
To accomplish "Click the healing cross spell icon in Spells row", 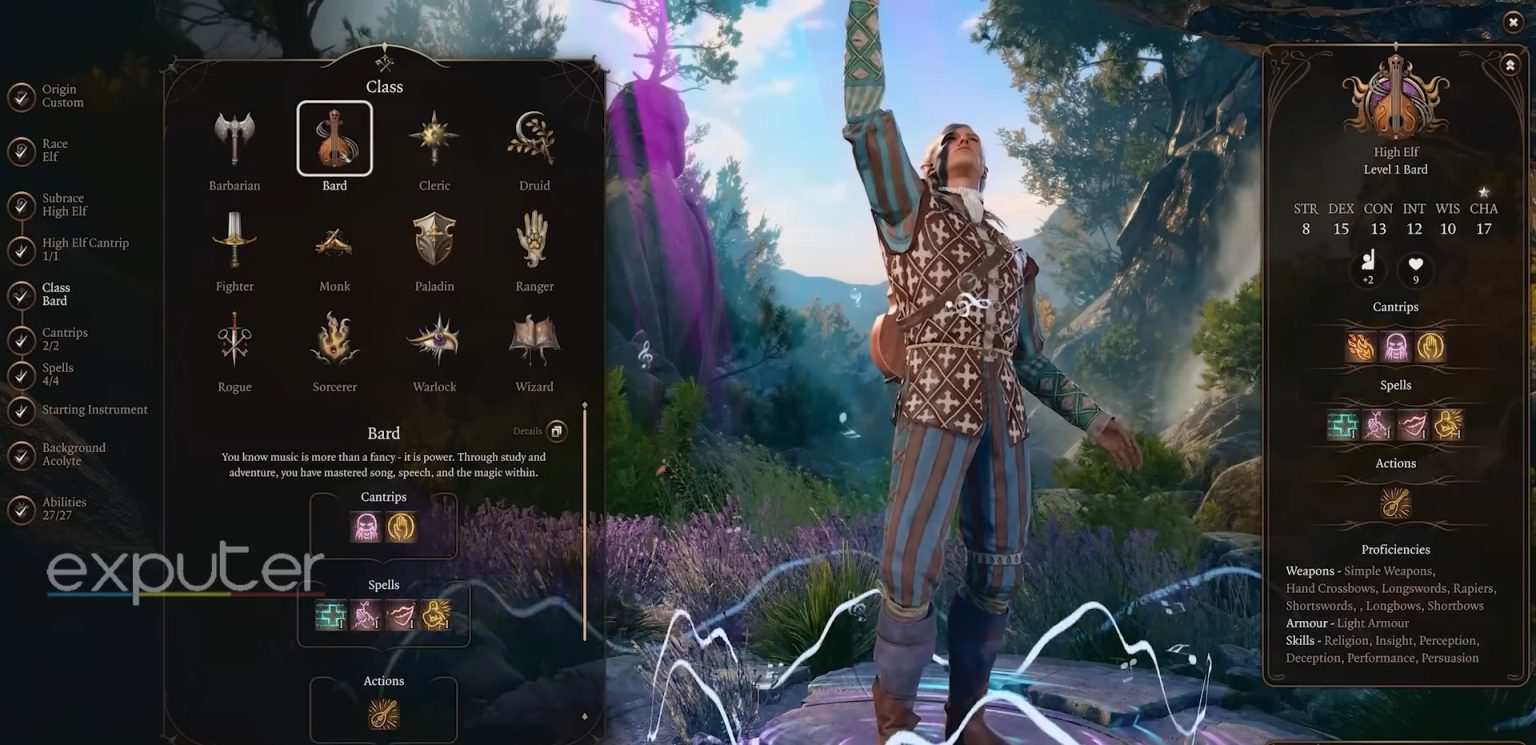I will (330, 615).
